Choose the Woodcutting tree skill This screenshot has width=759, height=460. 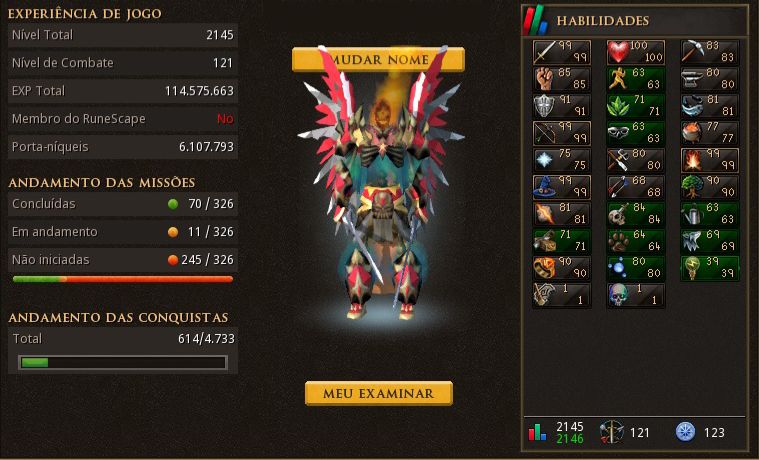(709, 188)
